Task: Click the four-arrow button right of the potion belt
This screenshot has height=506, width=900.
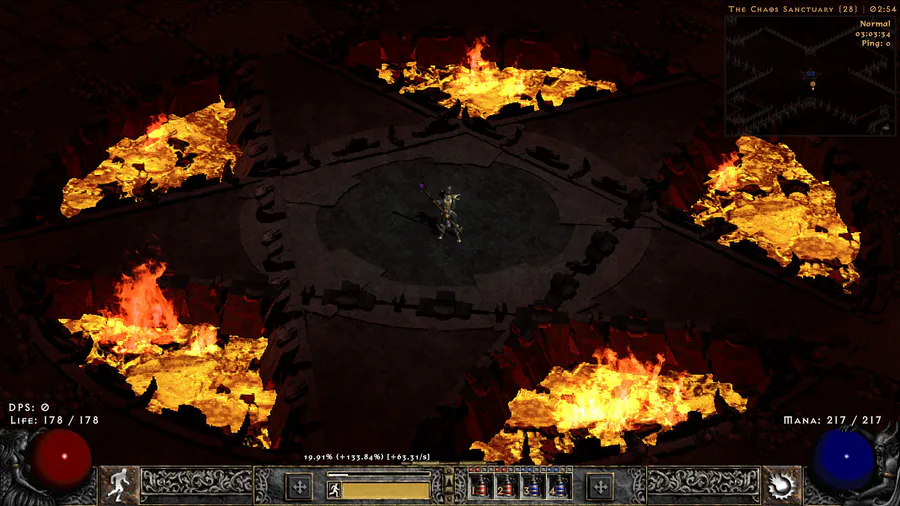Action: tap(600, 487)
